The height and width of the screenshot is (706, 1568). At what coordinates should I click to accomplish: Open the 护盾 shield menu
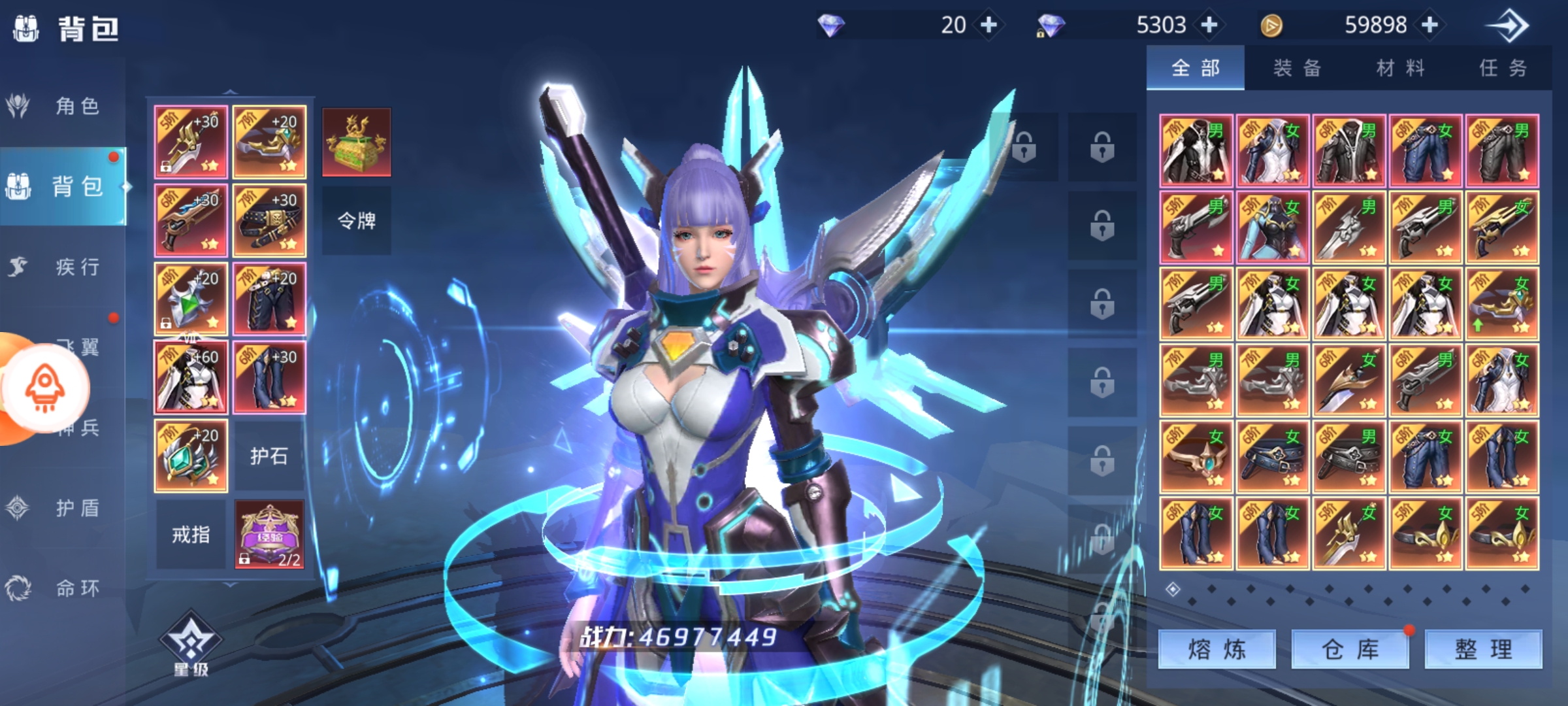(x=62, y=508)
